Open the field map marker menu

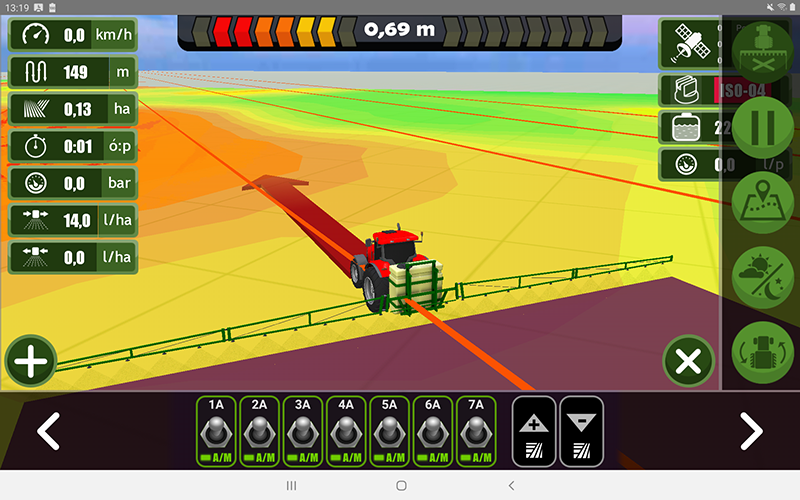[763, 202]
